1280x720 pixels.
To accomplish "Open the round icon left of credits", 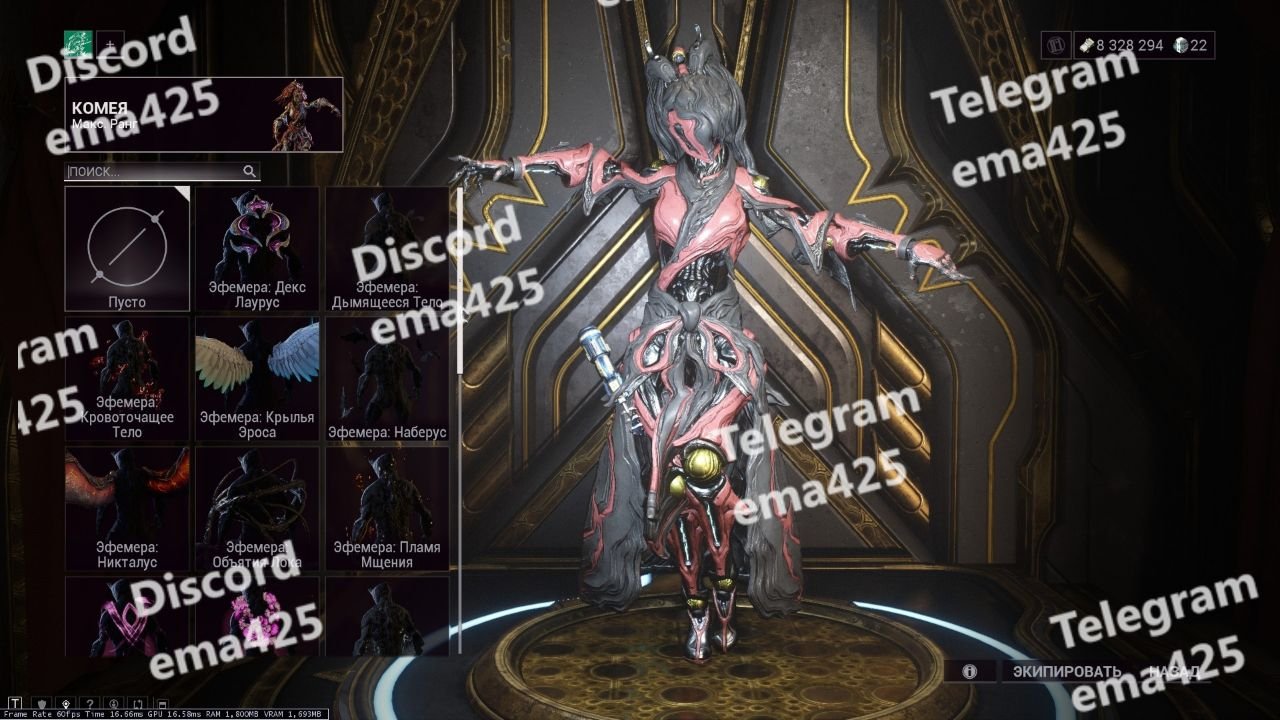I will [1056, 45].
